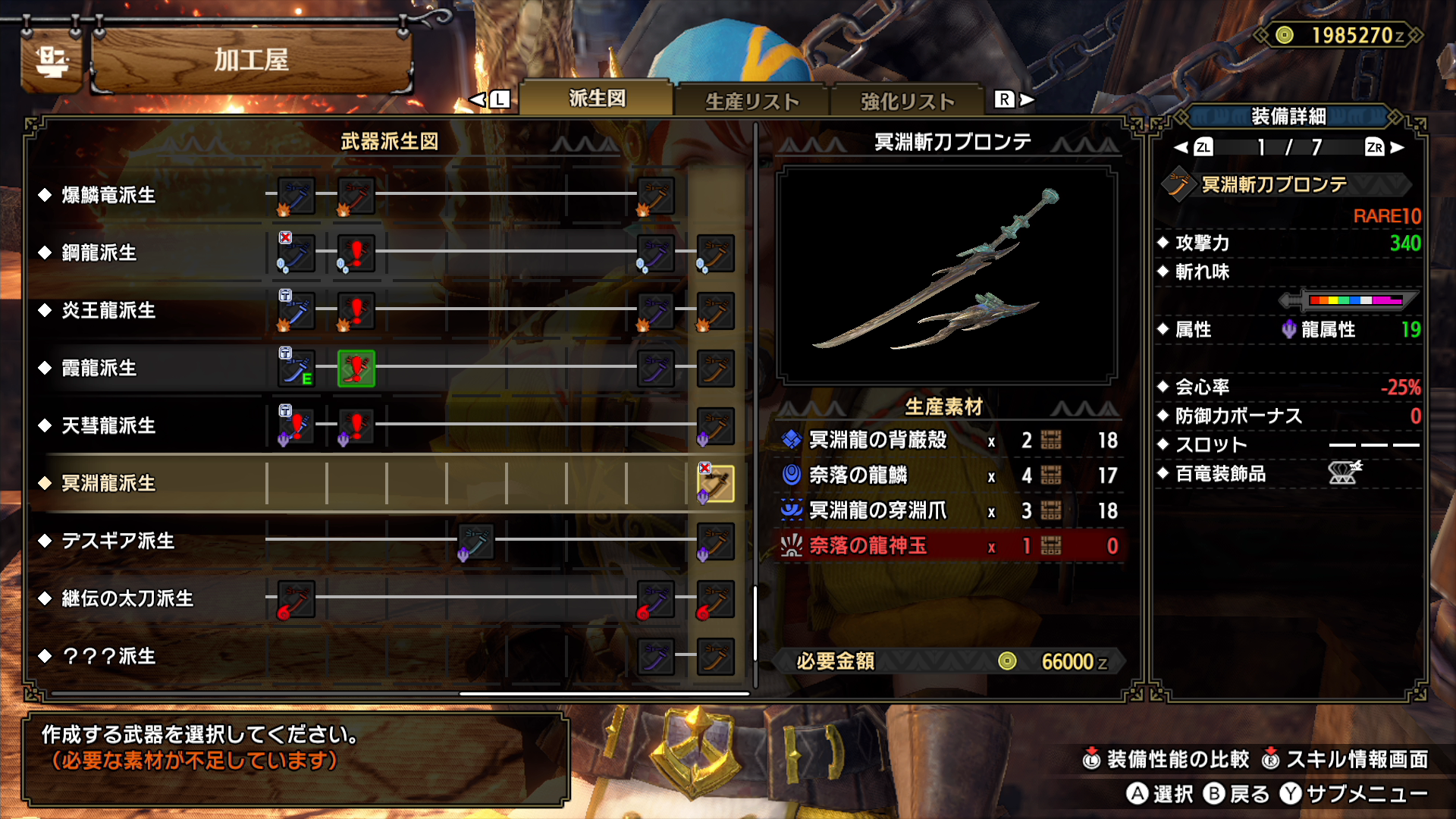The width and height of the screenshot is (1456, 819).
Task: Switch to the 強化リスト tab
Action: 907,102
